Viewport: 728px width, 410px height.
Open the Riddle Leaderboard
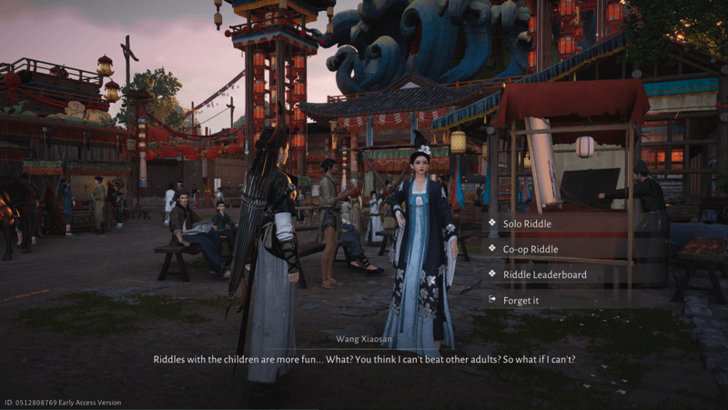click(x=544, y=274)
